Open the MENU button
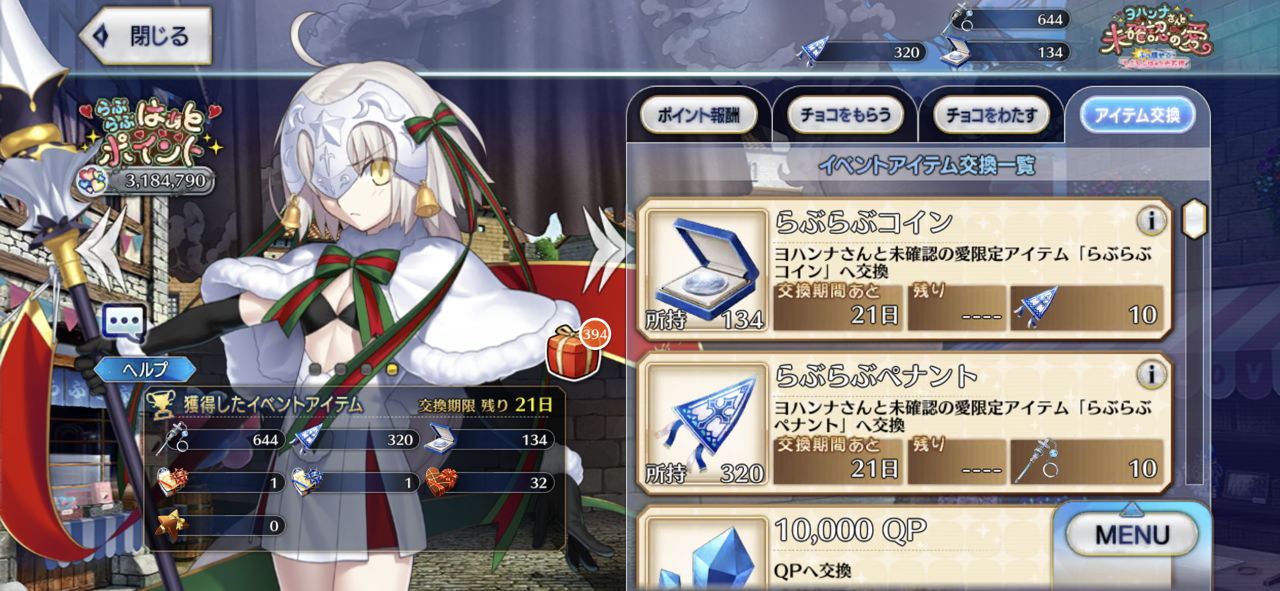The height and width of the screenshot is (591, 1280). pyautogui.click(x=1132, y=534)
